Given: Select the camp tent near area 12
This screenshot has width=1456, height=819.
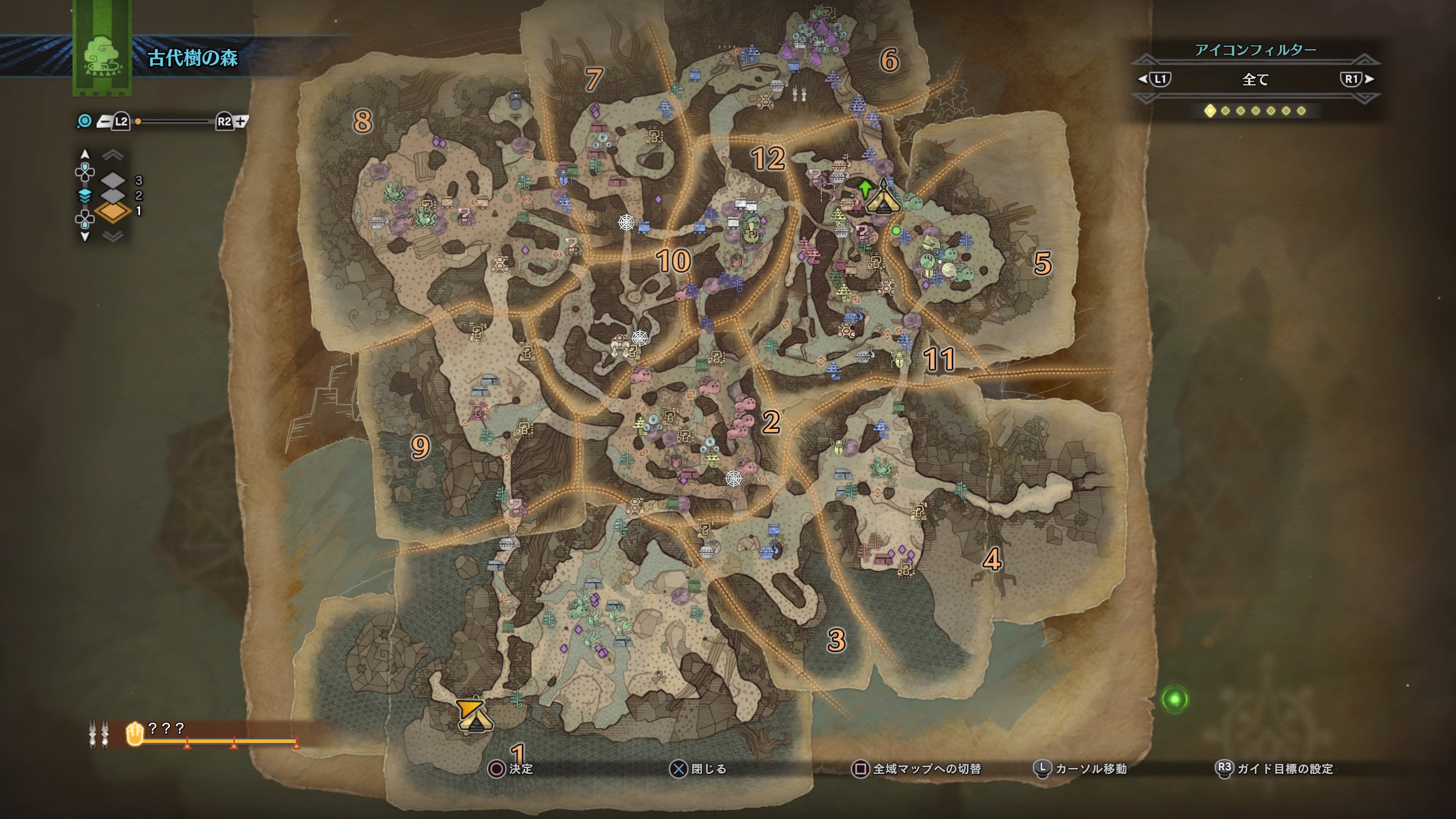Looking at the screenshot, I should pyautogui.click(x=883, y=197).
